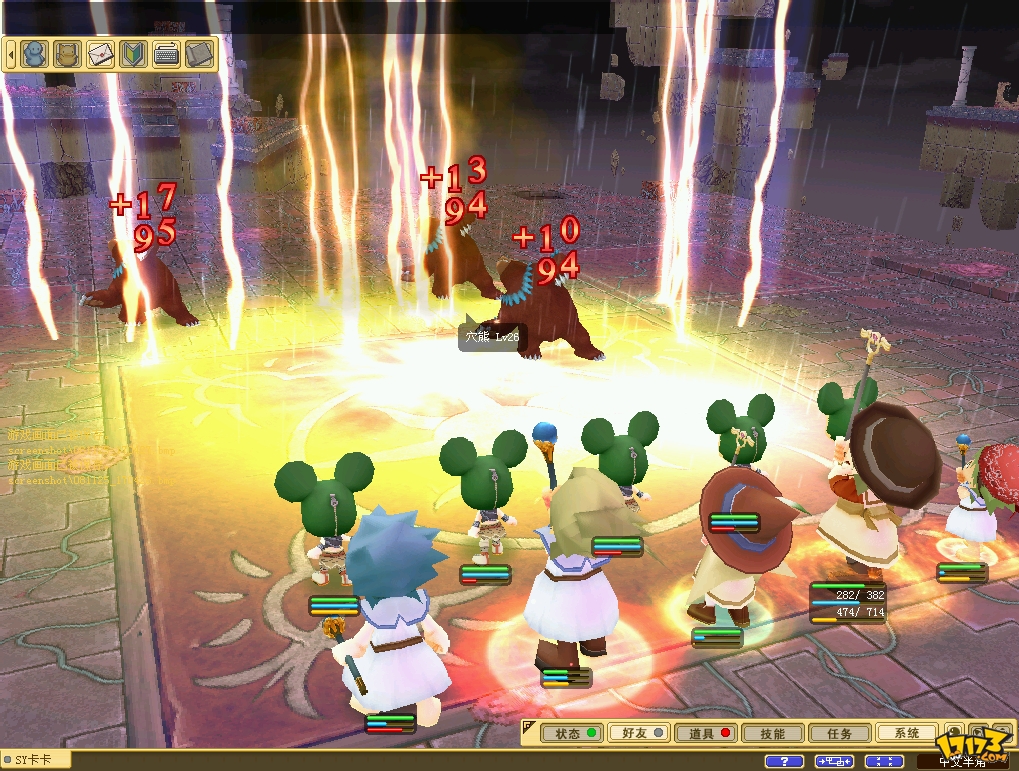Open the keyboard icon in toolbar

pos(166,53)
